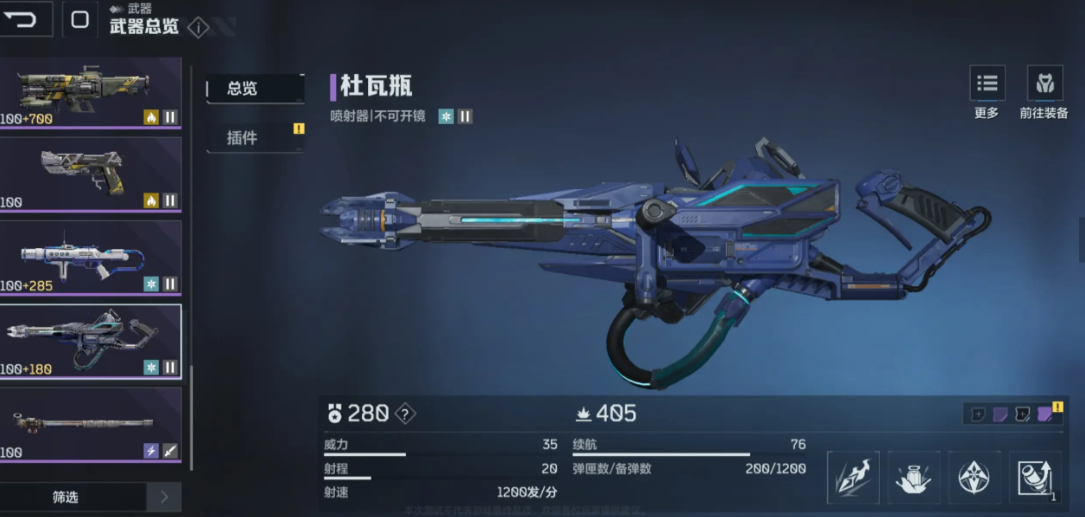This screenshot has width=1085, height=517.
Task: View the circular frost crystal trait icon
Action: (974, 477)
